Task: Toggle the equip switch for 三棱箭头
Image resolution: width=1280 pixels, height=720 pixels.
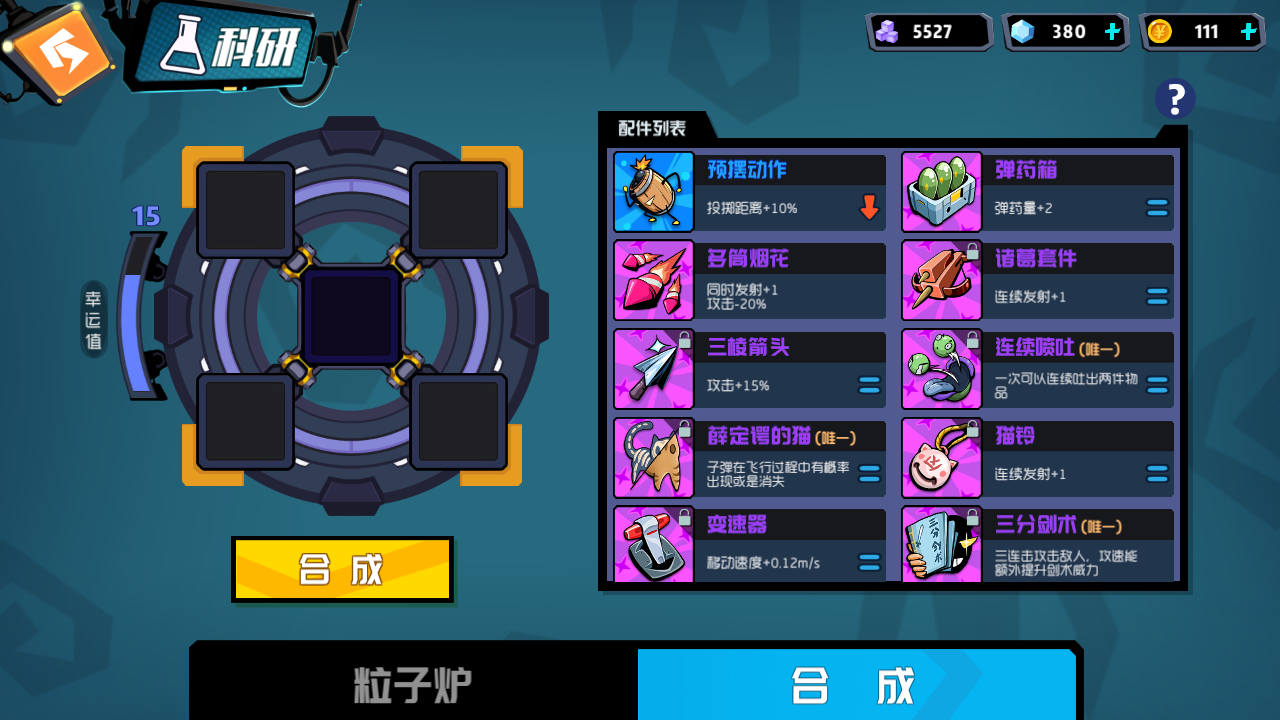Action: click(x=869, y=386)
